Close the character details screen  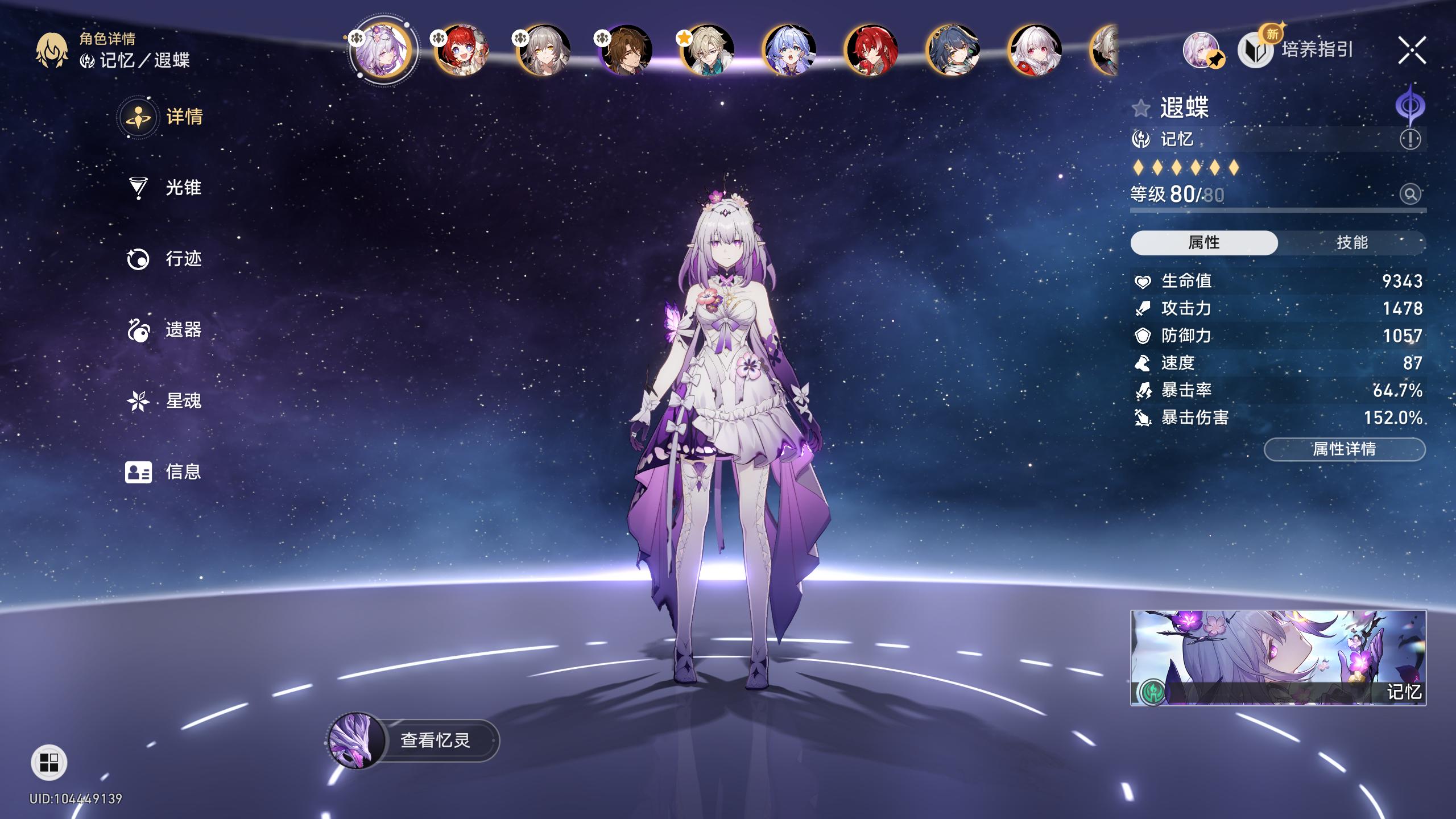click(x=1412, y=51)
